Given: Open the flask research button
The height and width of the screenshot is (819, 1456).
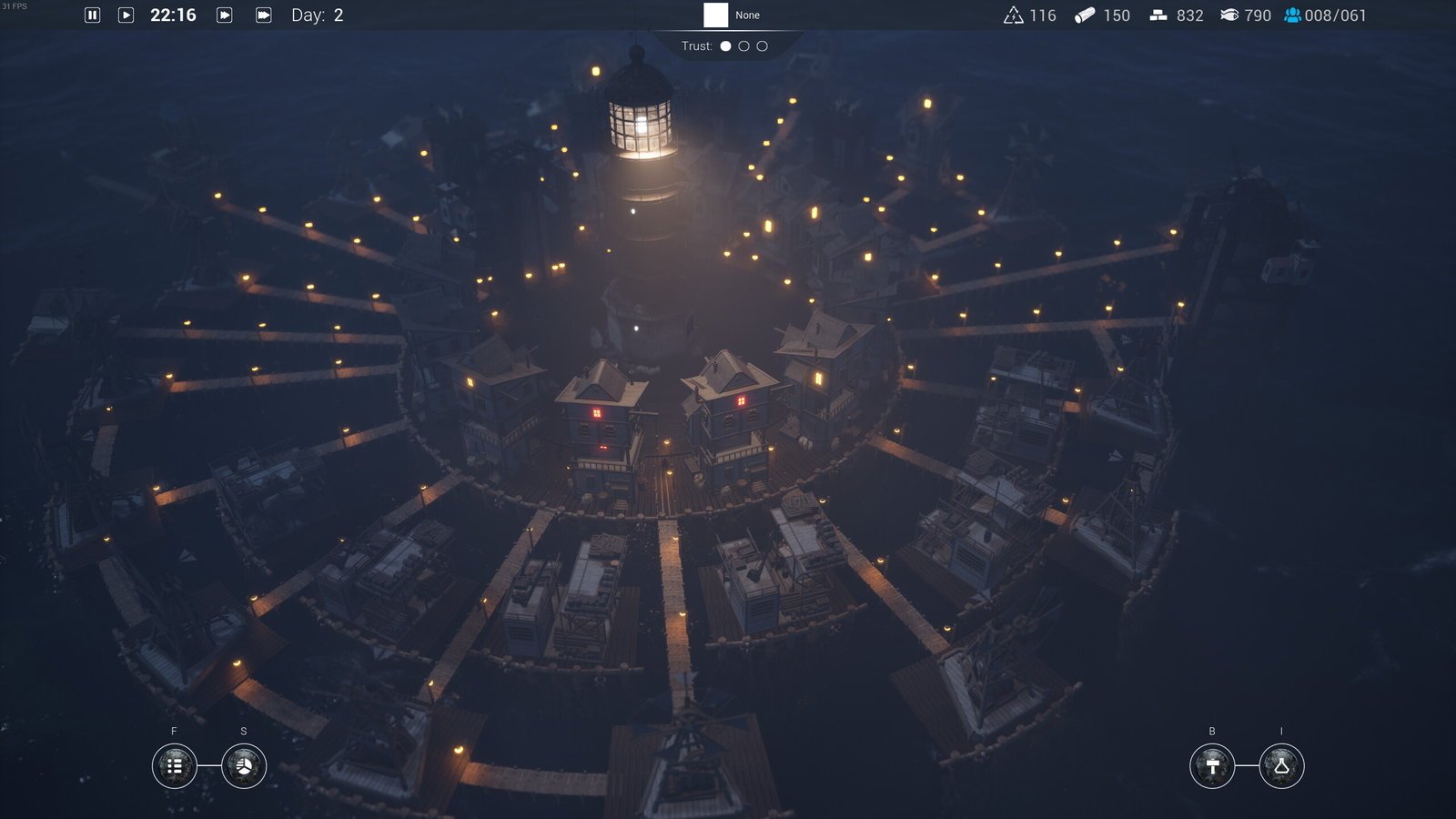Looking at the screenshot, I should (1281, 766).
